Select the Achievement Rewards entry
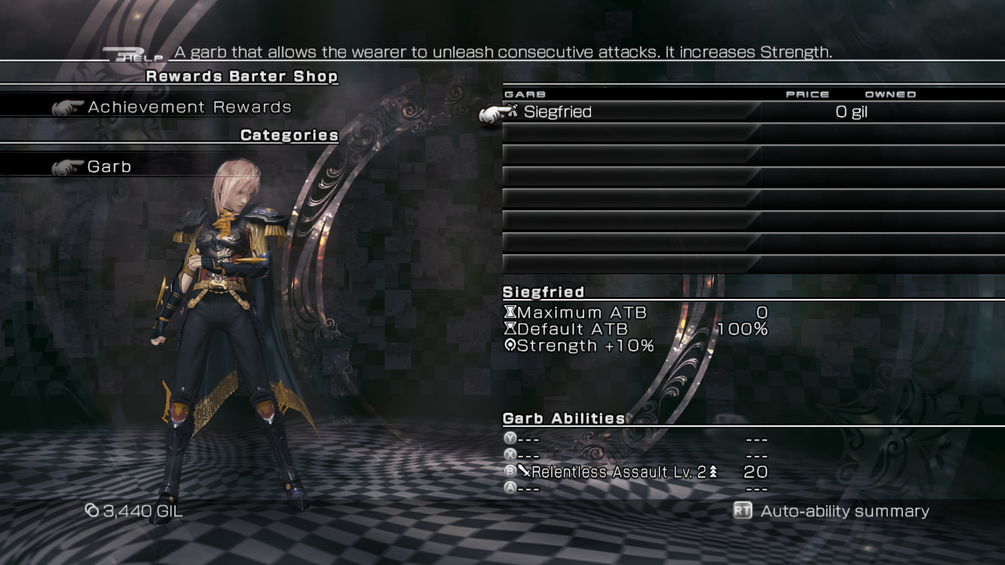1005x565 pixels. (189, 107)
